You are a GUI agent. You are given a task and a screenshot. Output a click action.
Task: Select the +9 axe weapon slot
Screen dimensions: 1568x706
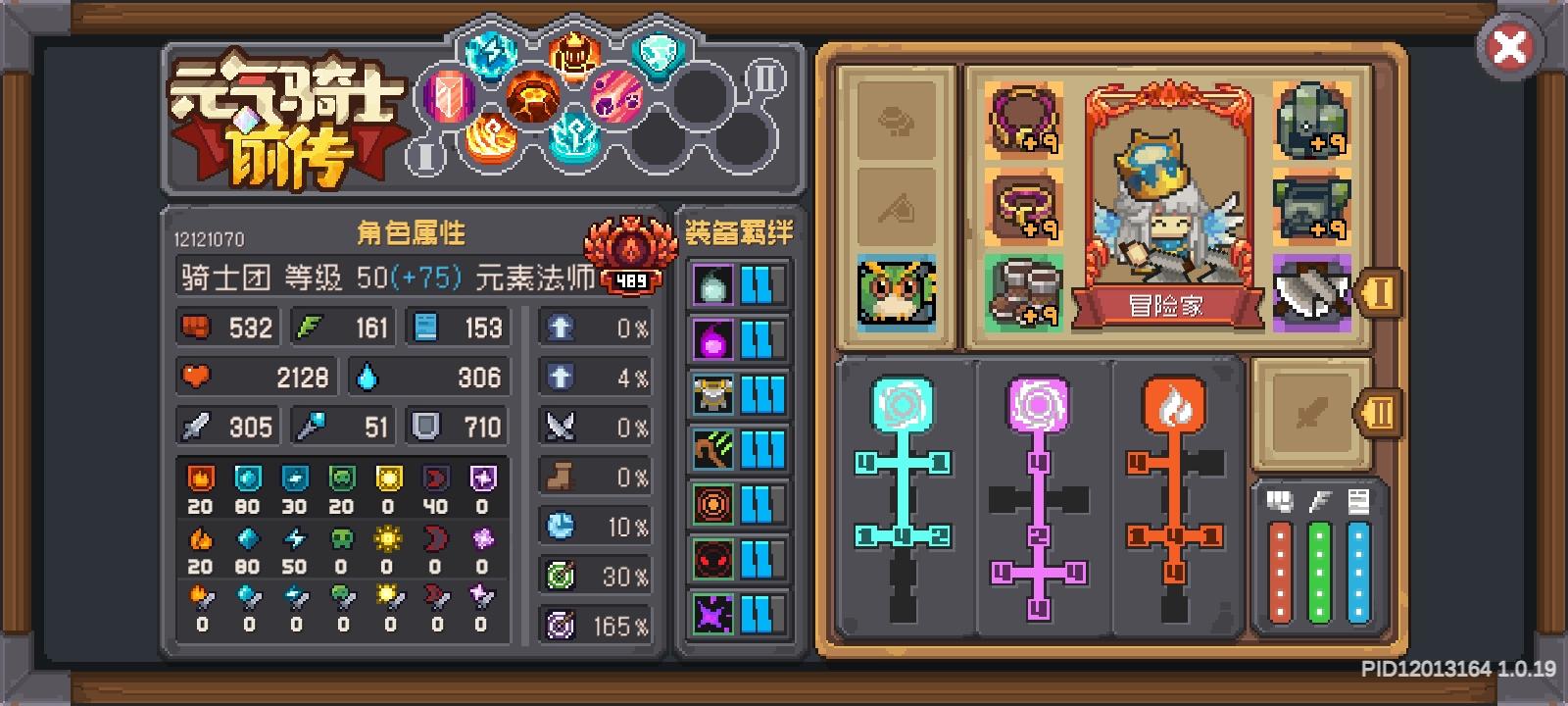click(1312, 292)
